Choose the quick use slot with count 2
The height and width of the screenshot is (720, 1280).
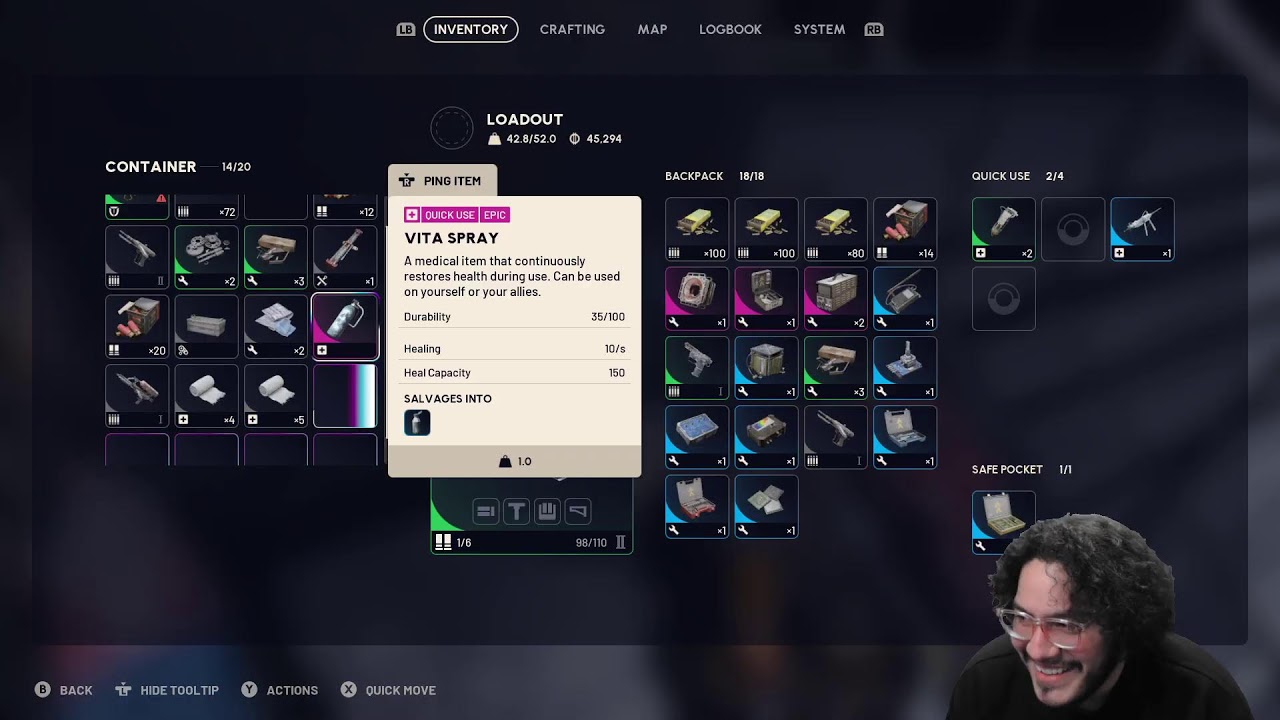[1003, 229]
